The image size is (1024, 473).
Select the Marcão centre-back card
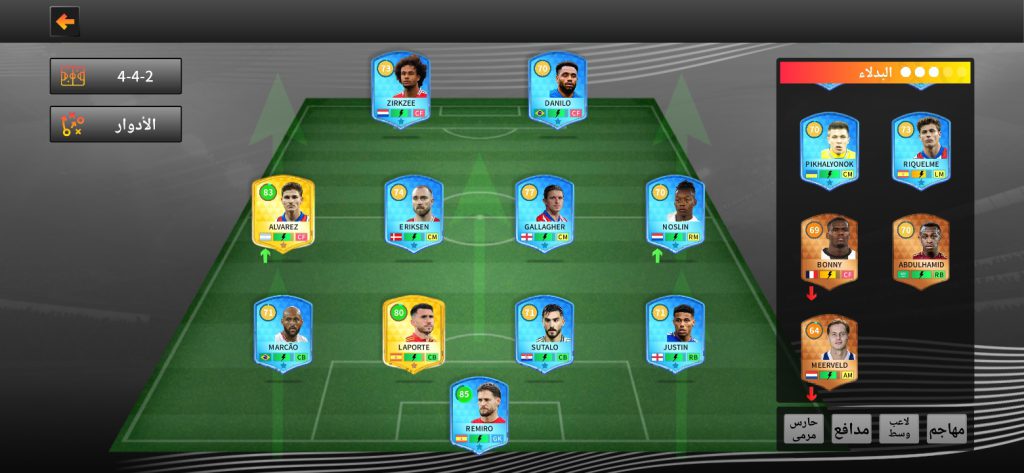coord(283,332)
